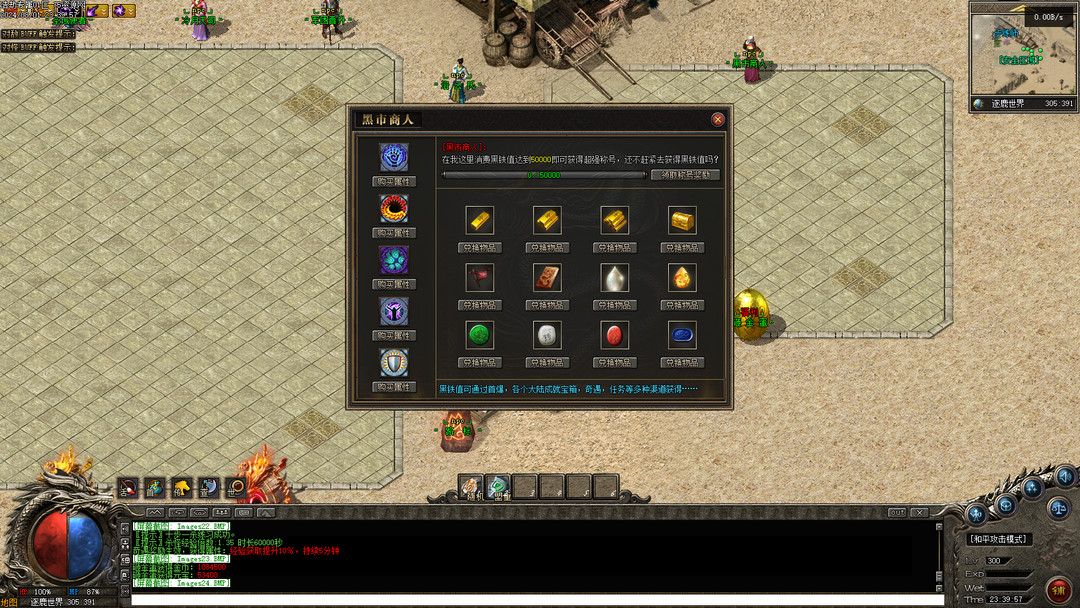Use the green hotbar slot item (盟重)
The image size is (1080, 608).
coord(498,487)
